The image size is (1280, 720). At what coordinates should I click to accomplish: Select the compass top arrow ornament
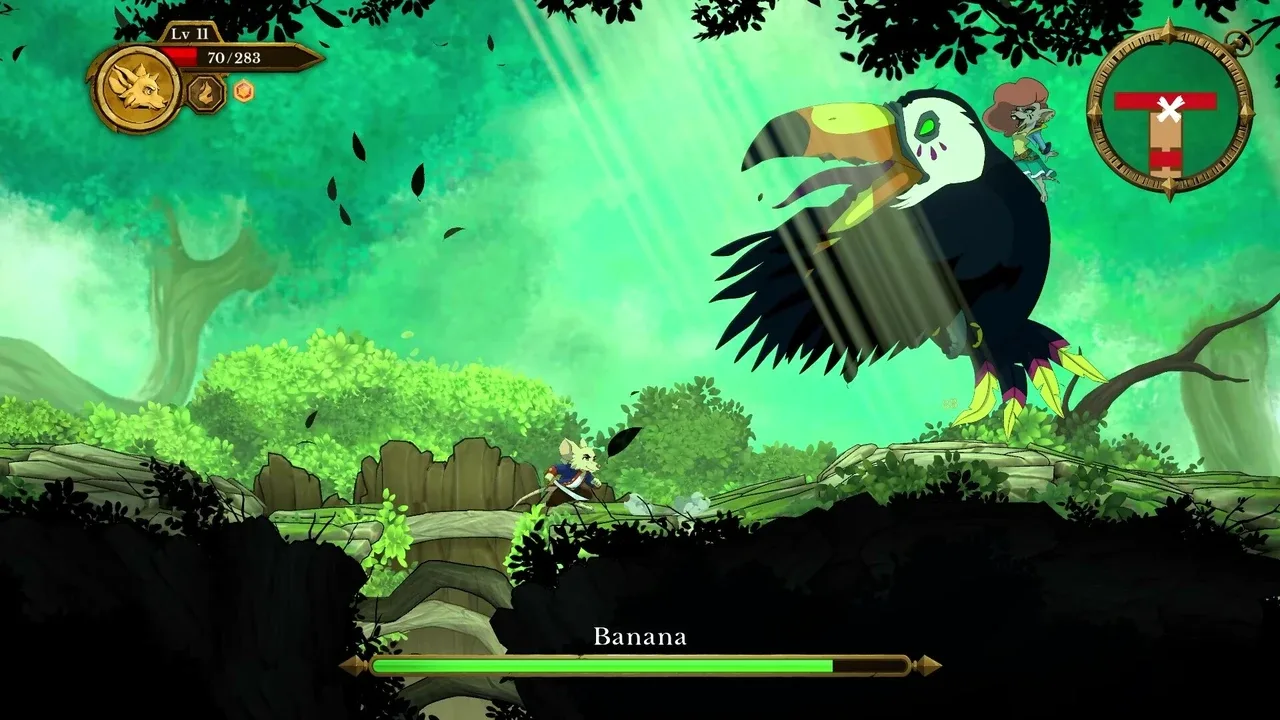pyautogui.click(x=1169, y=28)
